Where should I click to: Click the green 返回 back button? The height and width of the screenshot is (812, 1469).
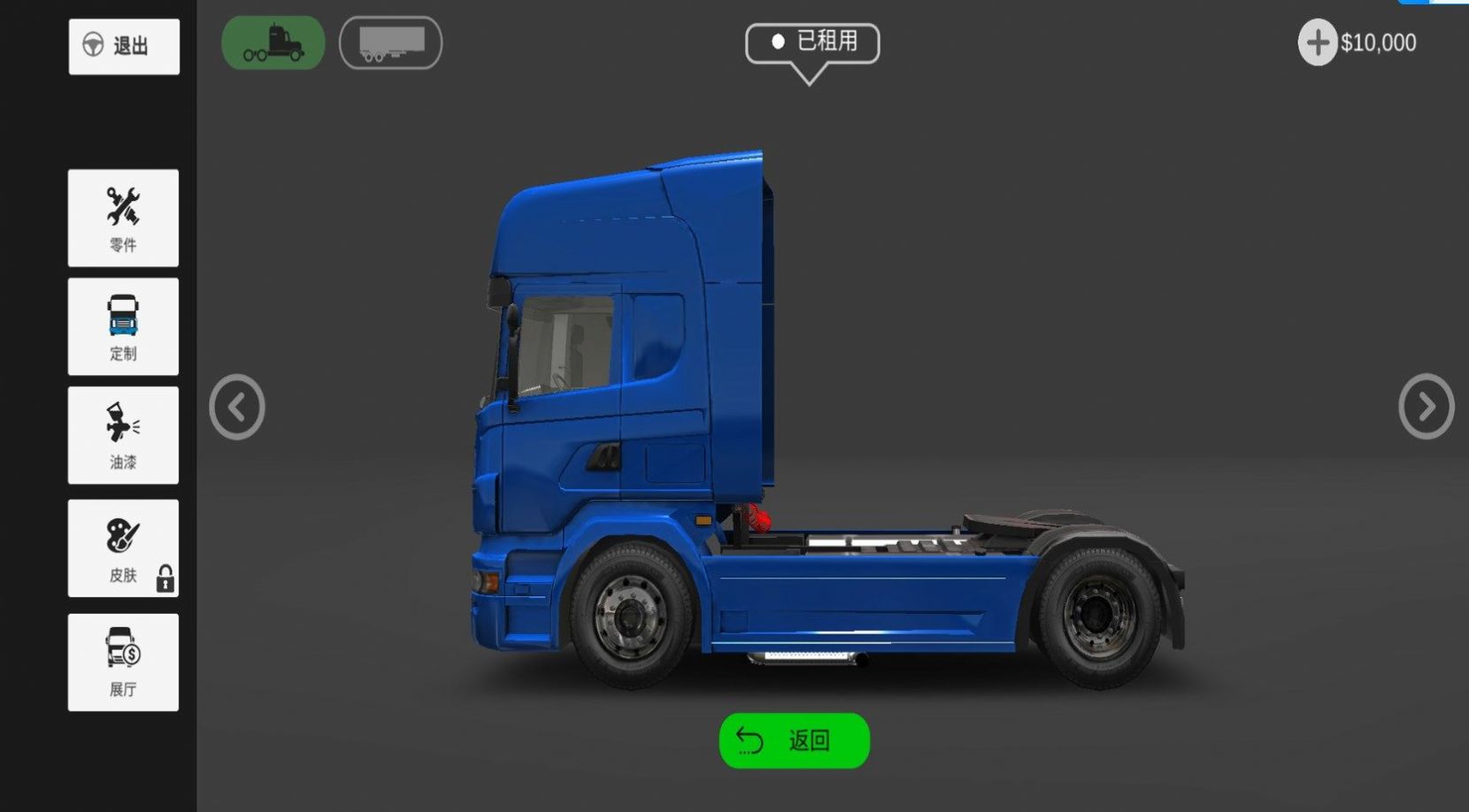794,740
